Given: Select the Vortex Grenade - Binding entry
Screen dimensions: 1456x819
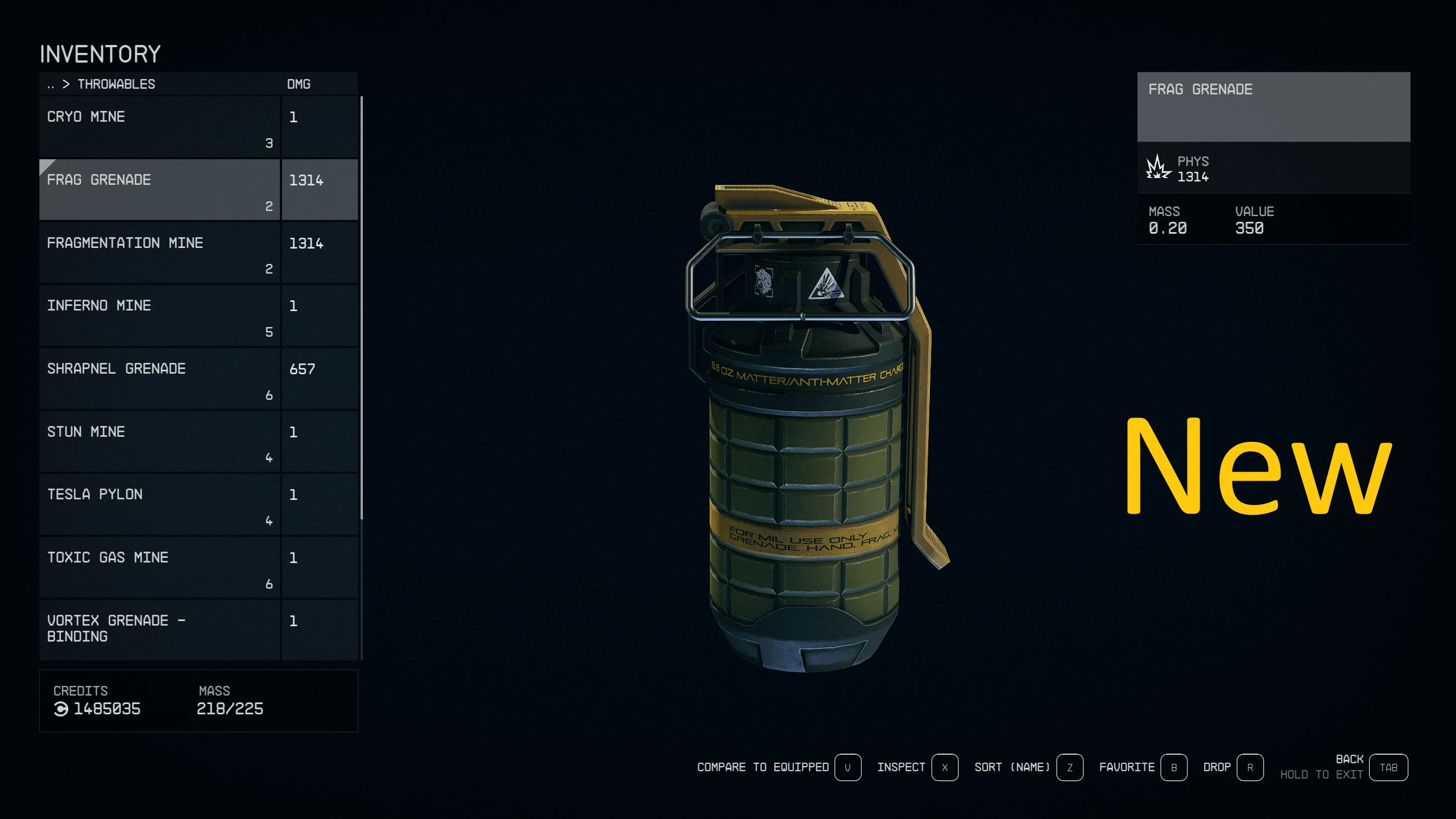Looking at the screenshot, I should 159,628.
